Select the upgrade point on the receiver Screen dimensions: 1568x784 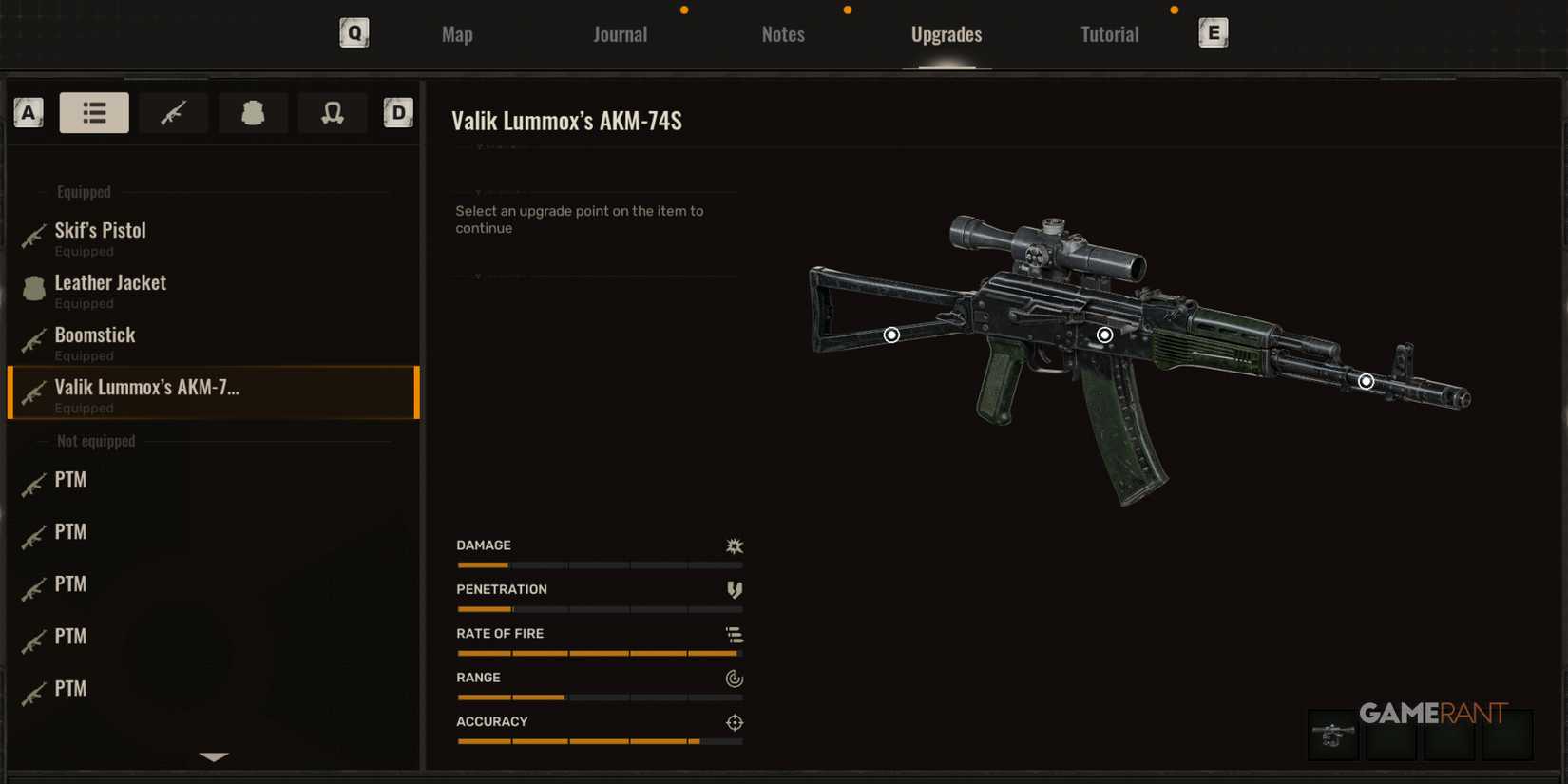1104,334
